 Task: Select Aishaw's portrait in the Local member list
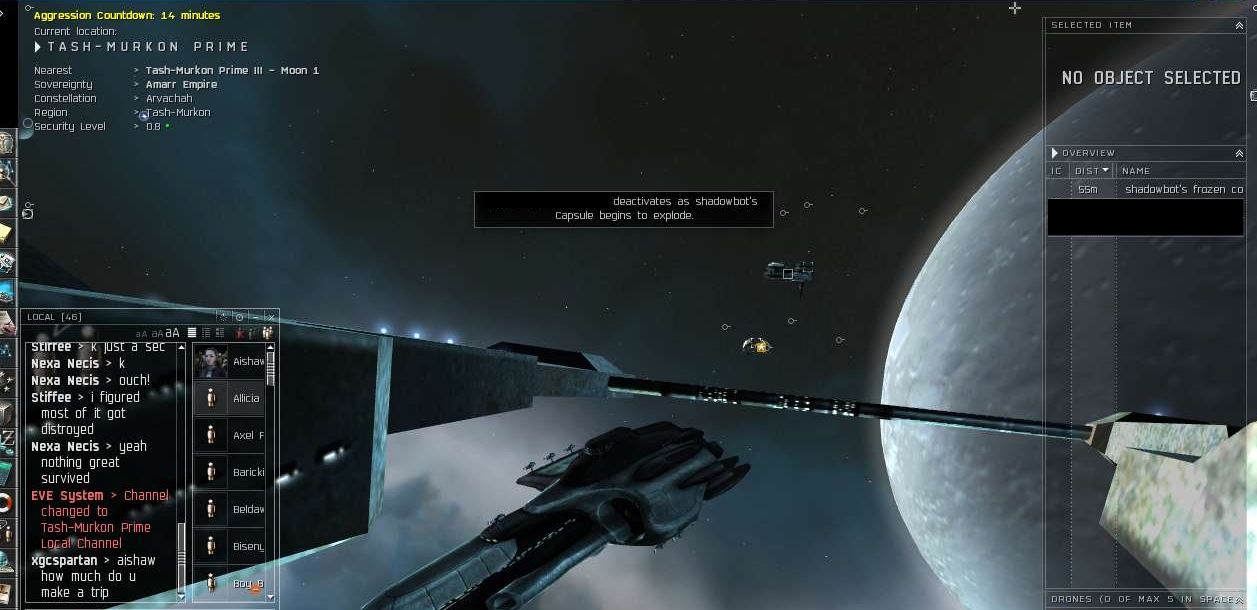pyautogui.click(x=211, y=361)
